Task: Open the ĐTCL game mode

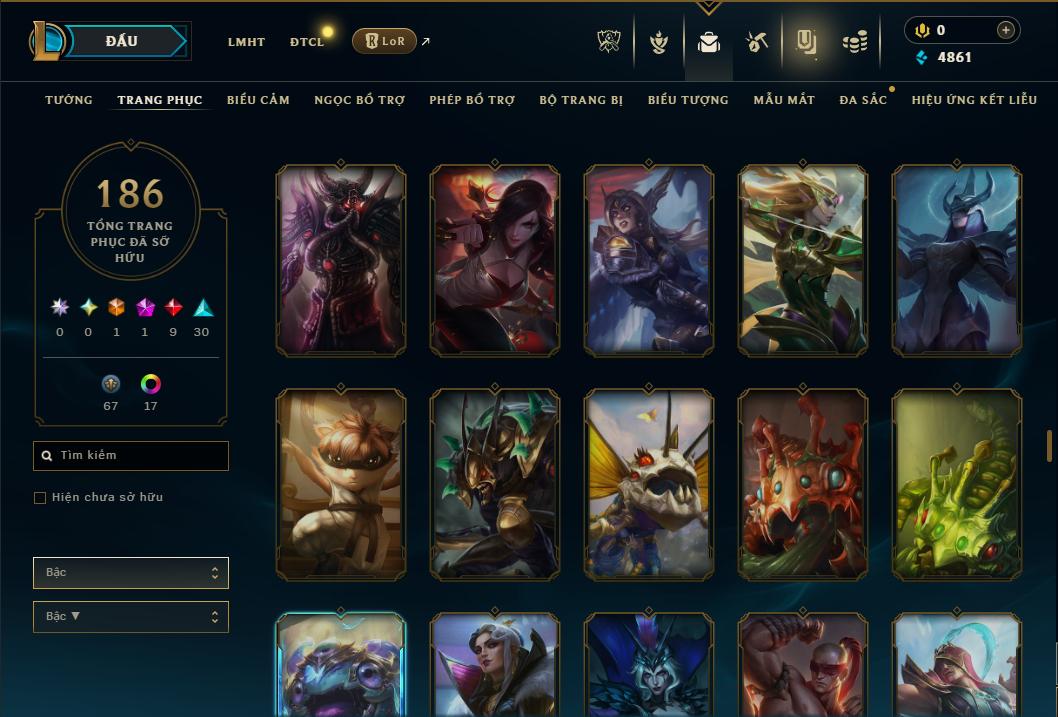Action: (x=307, y=42)
